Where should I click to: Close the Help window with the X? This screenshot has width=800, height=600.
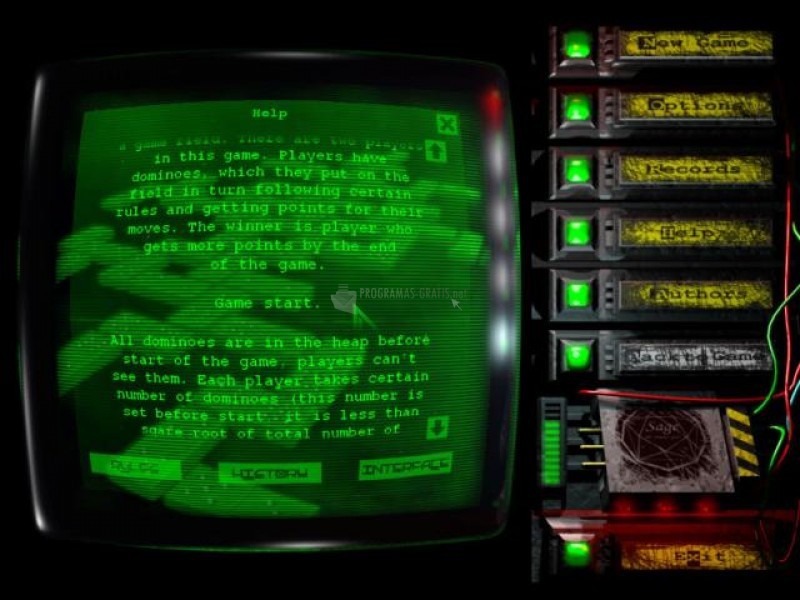[x=447, y=124]
